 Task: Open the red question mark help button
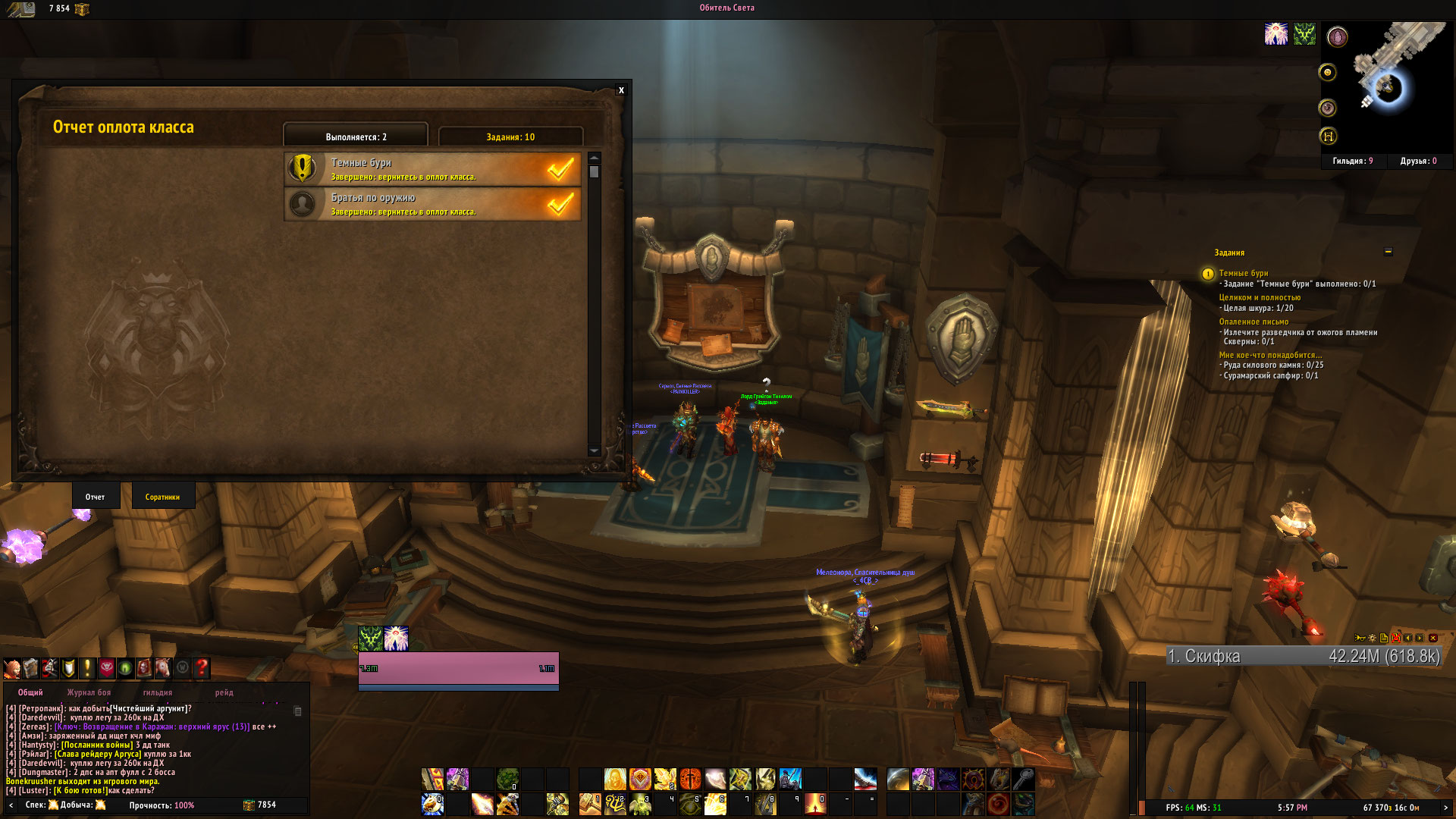pyautogui.click(x=202, y=668)
